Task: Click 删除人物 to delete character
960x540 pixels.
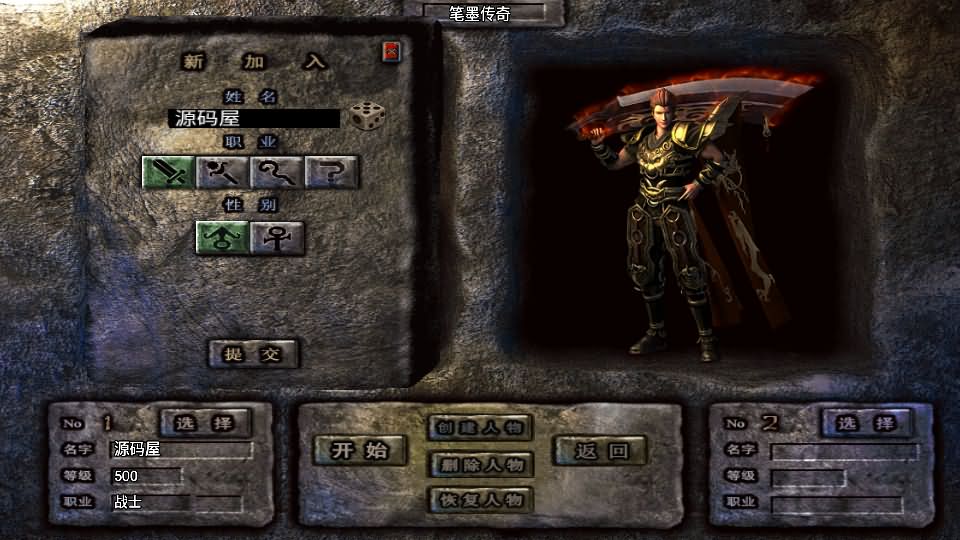Action: tap(480, 465)
